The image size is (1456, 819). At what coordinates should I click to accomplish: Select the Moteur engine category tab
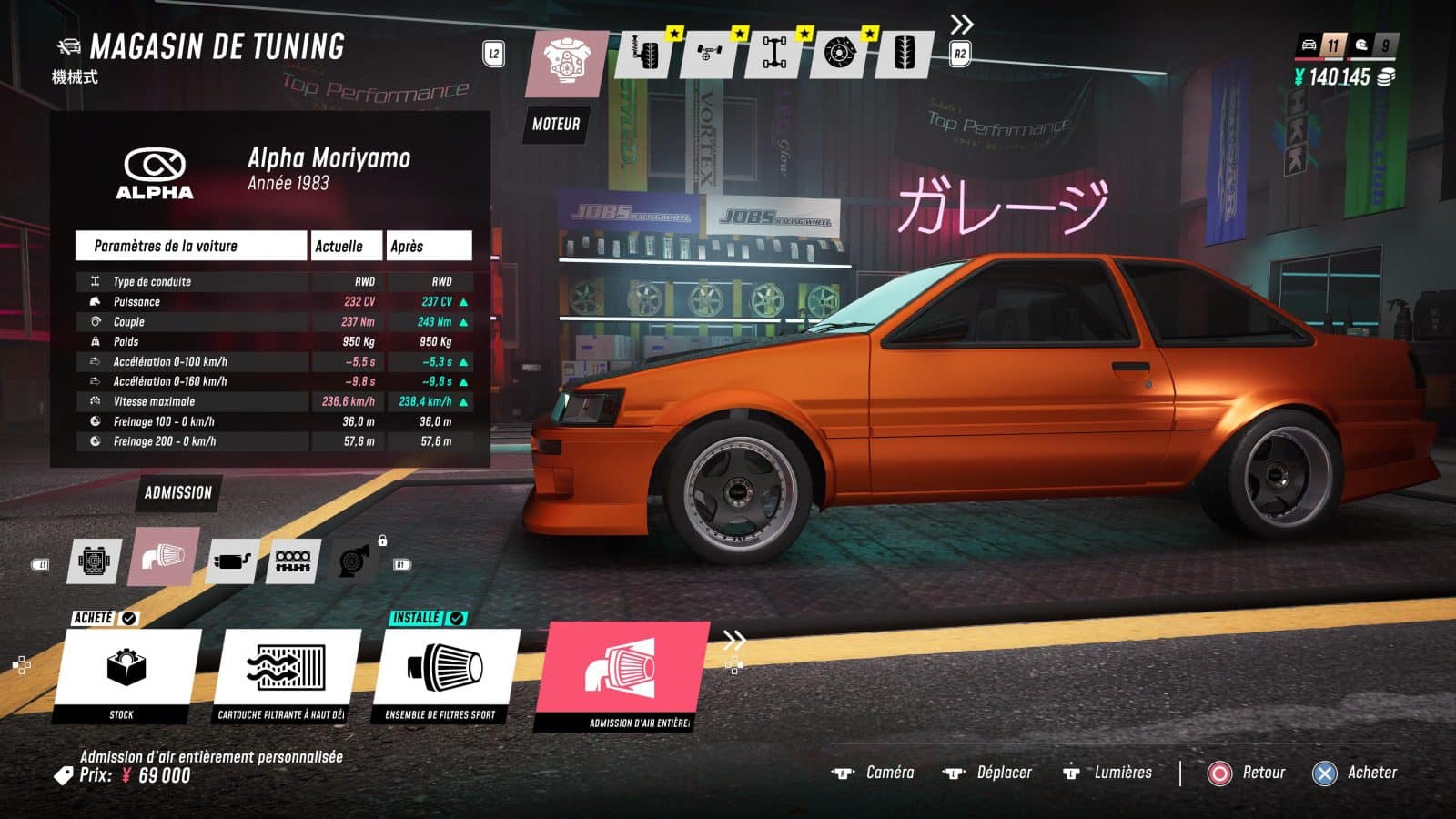point(566,62)
